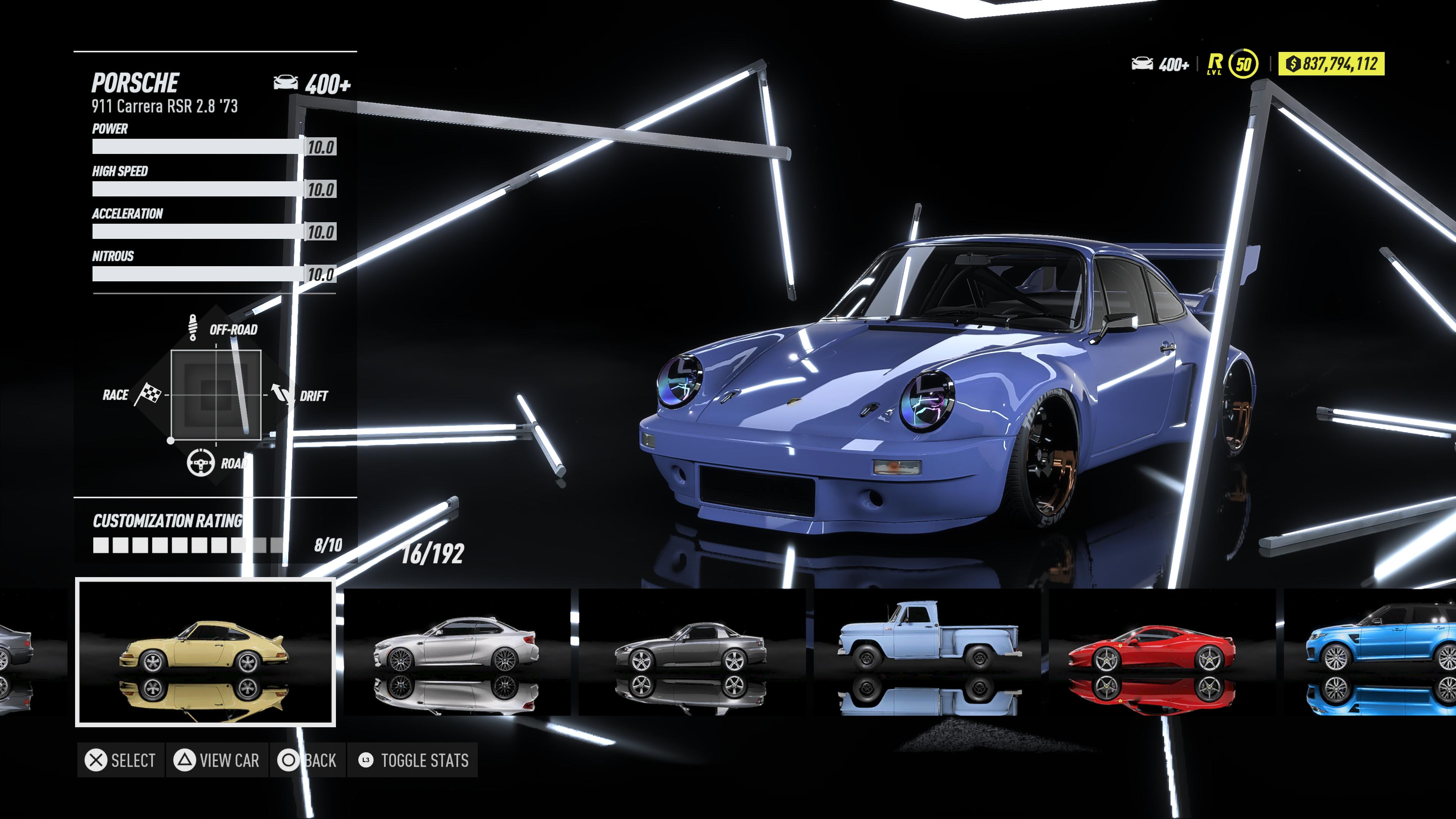1456x819 pixels.
Task: Pick the gray Honda S2000 thumbnail
Action: [x=691, y=652]
